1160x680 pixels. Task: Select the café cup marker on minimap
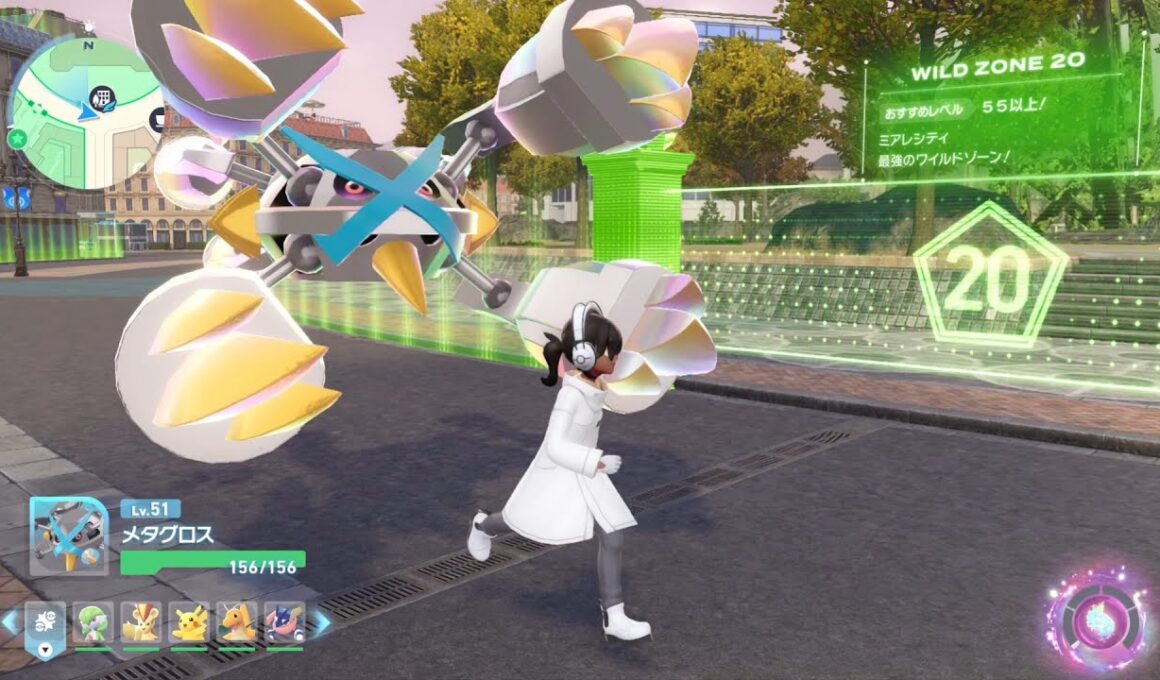click(x=159, y=120)
